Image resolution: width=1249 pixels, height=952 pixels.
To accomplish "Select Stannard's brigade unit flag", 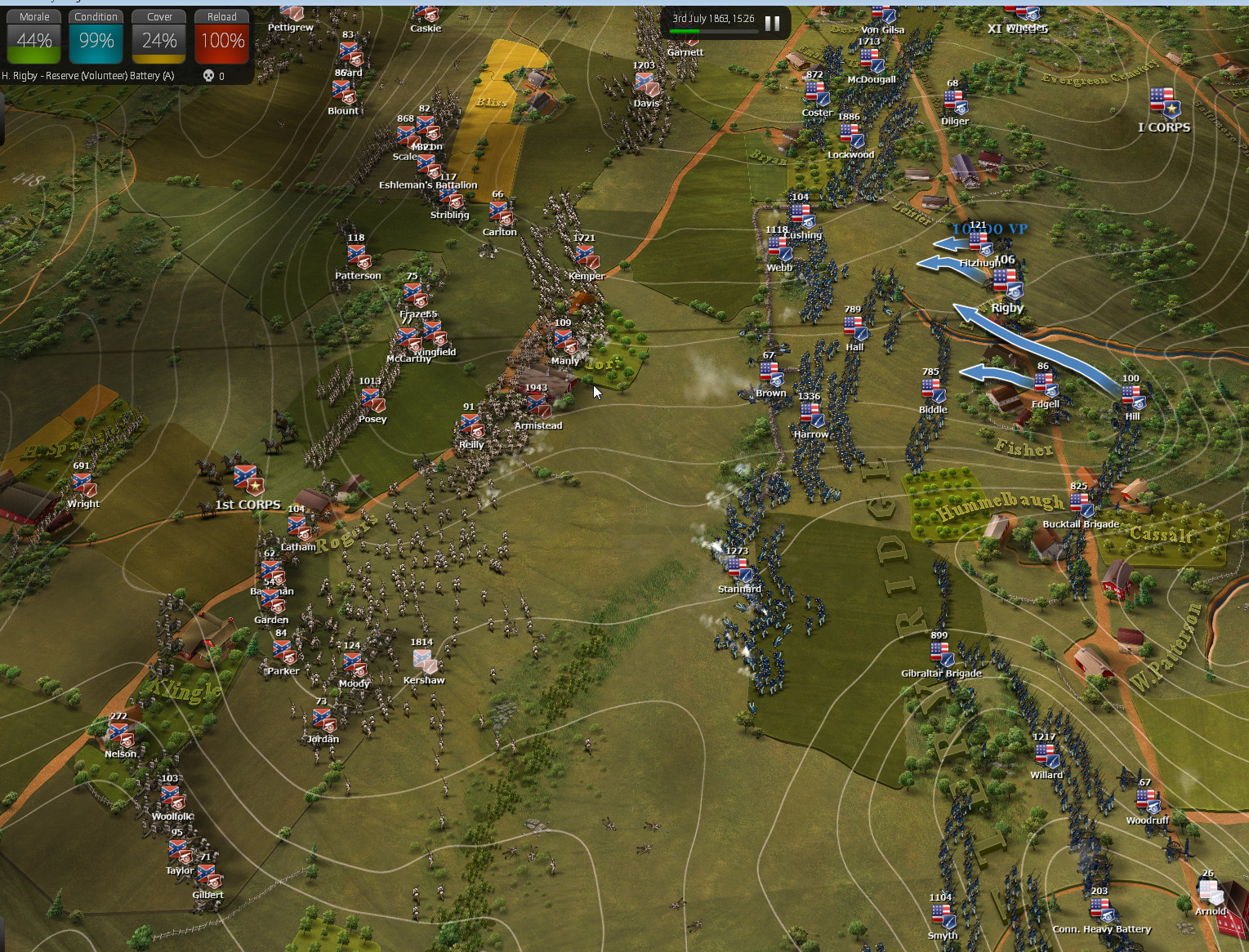I will point(738,570).
